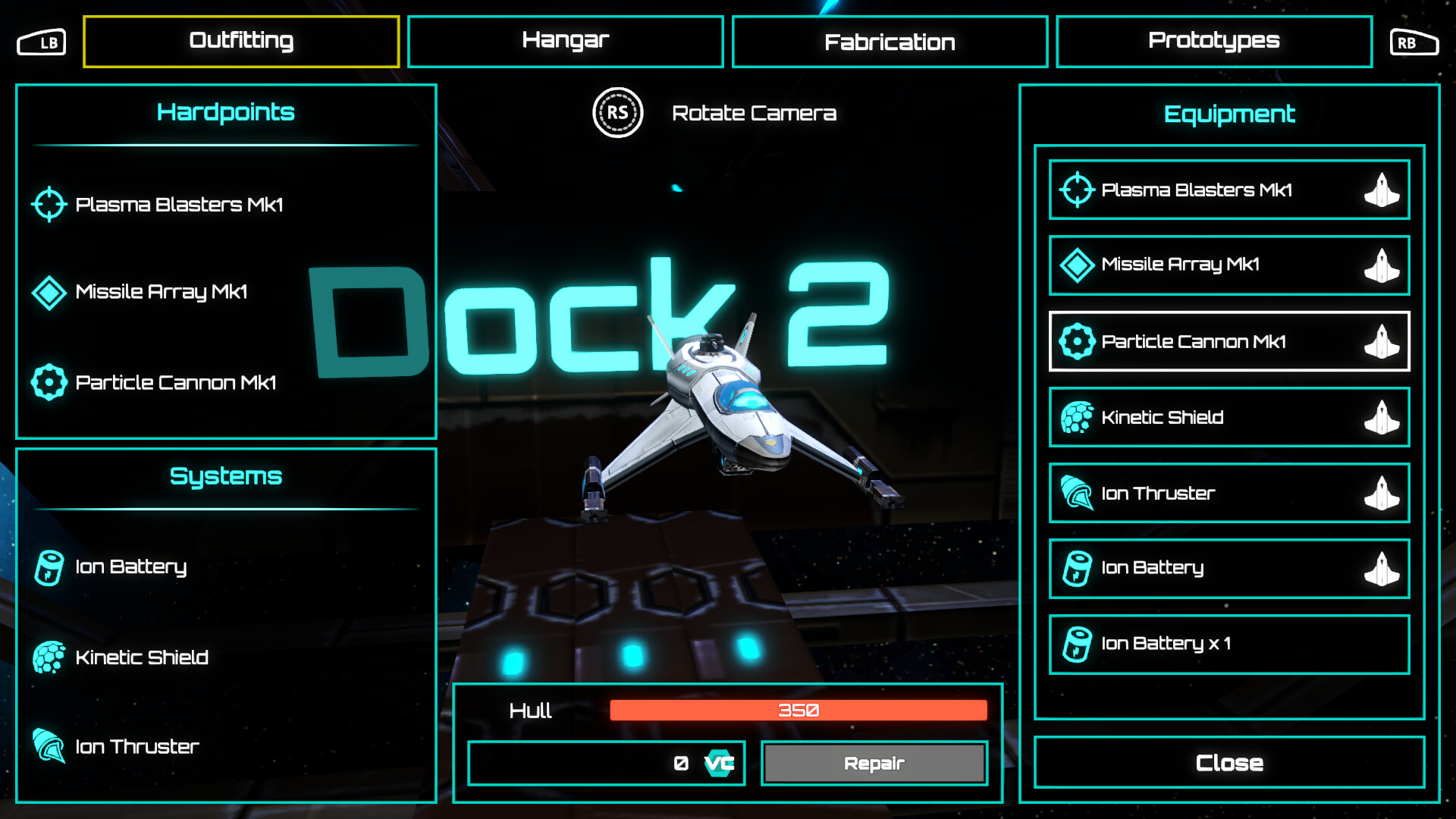The image size is (1456, 819).
Task: Click the ship icon on Plasma Blasters Mk1 equipment
Action: click(x=1382, y=190)
